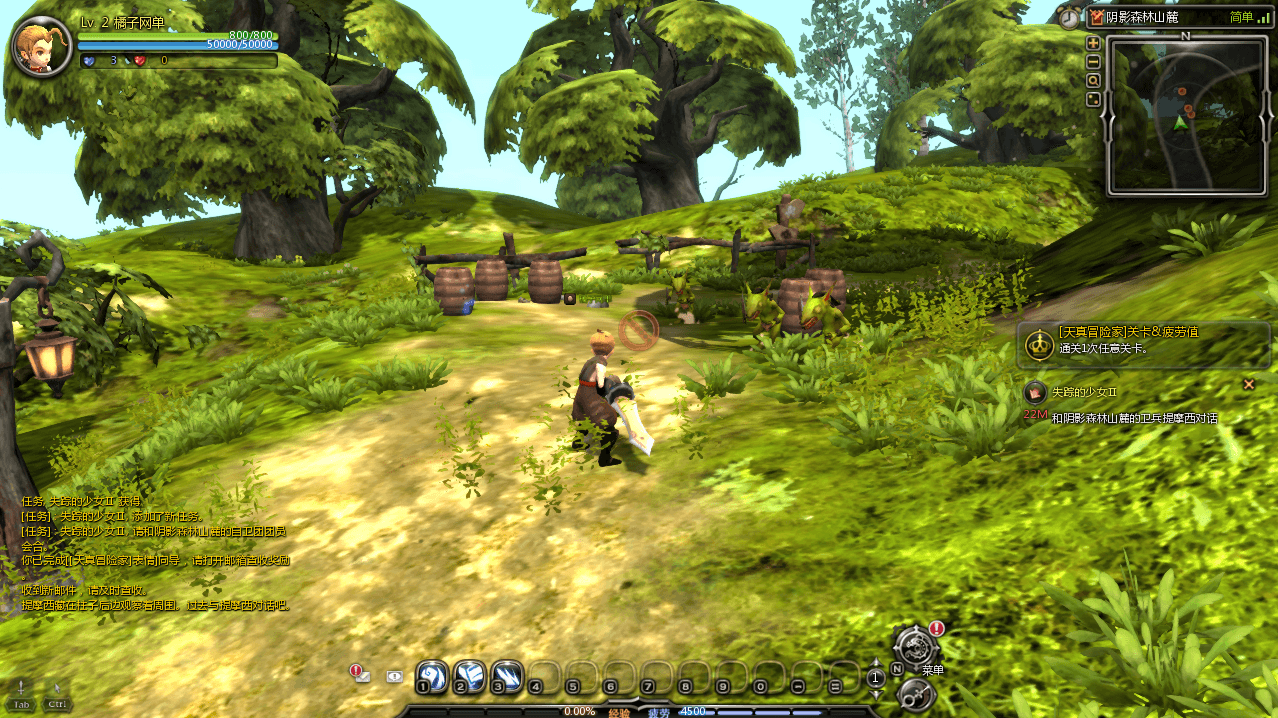Zoom in the minimap with plus button

[1093, 43]
